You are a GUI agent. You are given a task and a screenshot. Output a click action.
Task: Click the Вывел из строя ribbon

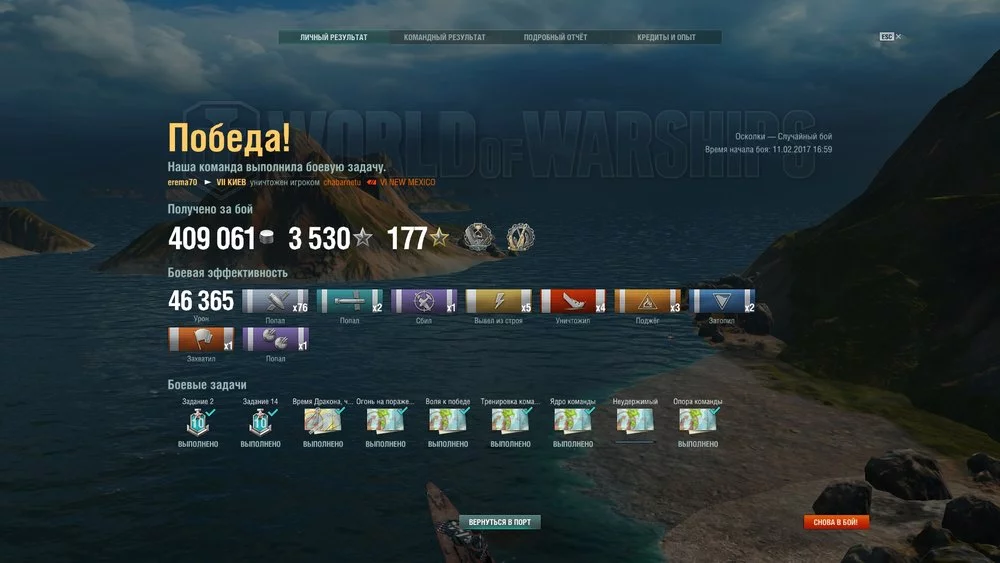[x=498, y=301]
